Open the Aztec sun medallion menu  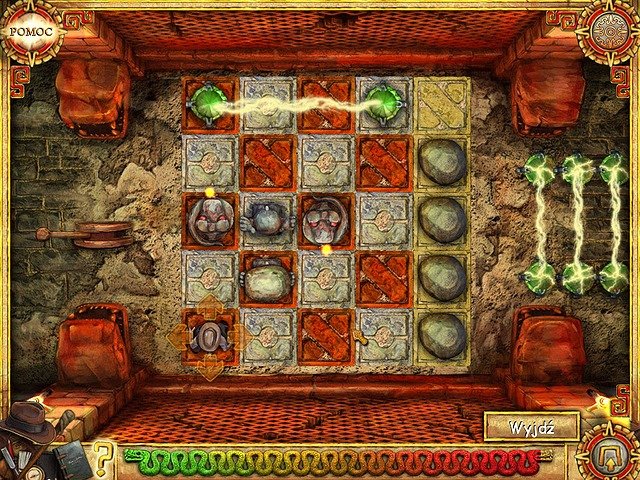[610, 30]
